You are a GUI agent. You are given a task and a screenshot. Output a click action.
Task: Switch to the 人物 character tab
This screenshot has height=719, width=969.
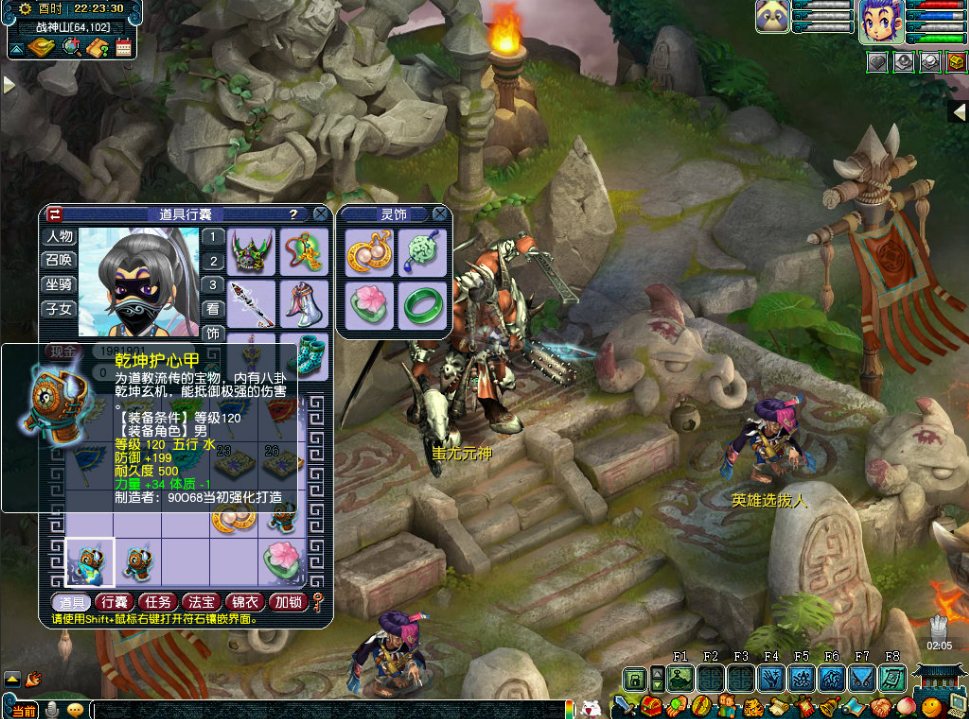(x=59, y=237)
